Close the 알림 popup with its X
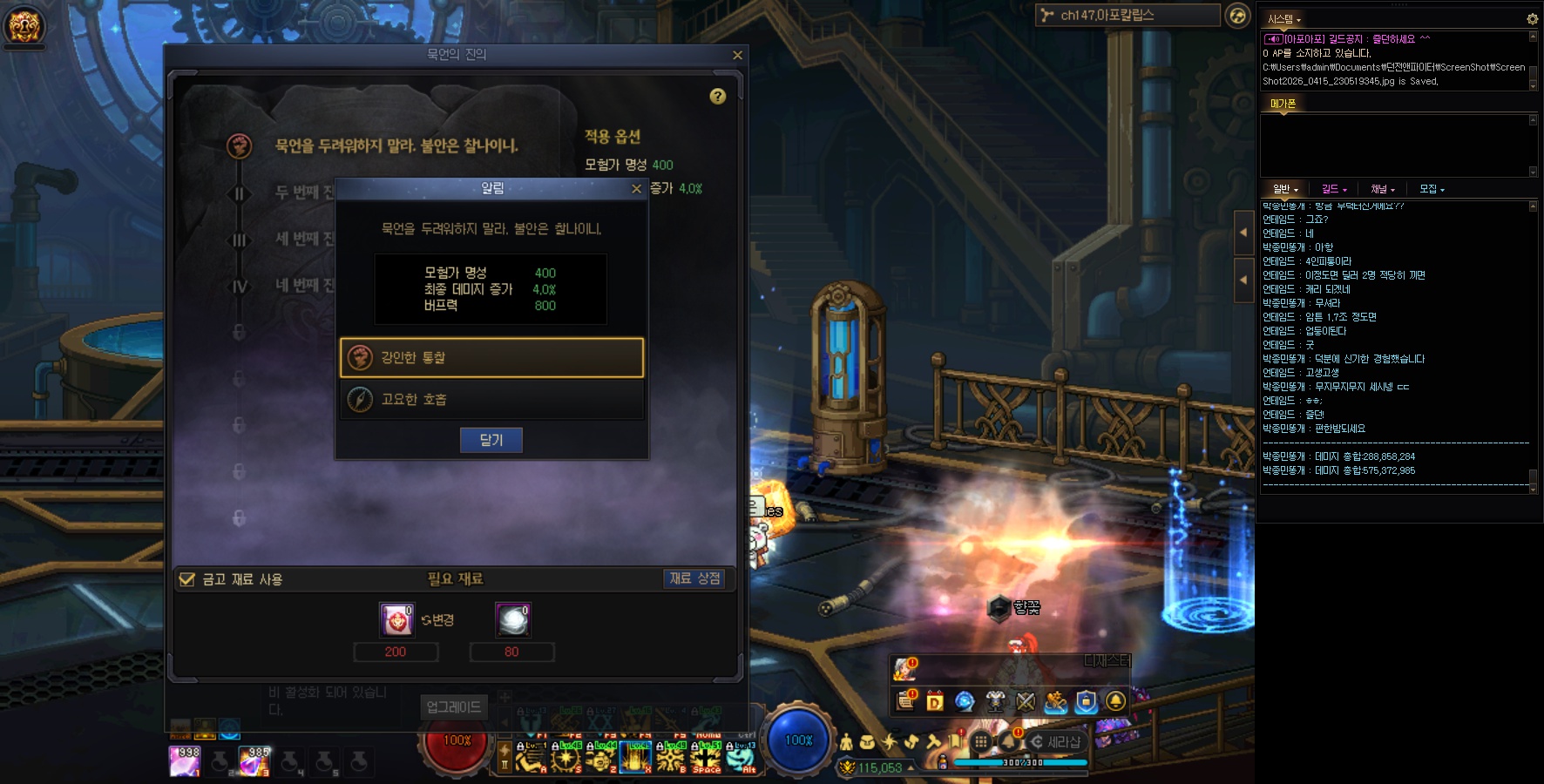This screenshot has height=784, width=1544. [x=636, y=188]
